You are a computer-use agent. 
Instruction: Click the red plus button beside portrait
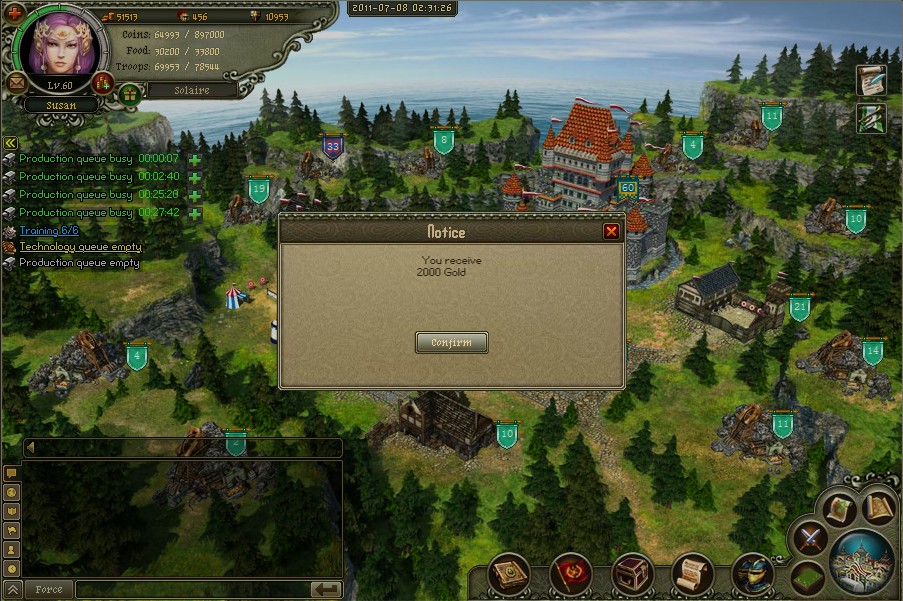[x=13, y=13]
